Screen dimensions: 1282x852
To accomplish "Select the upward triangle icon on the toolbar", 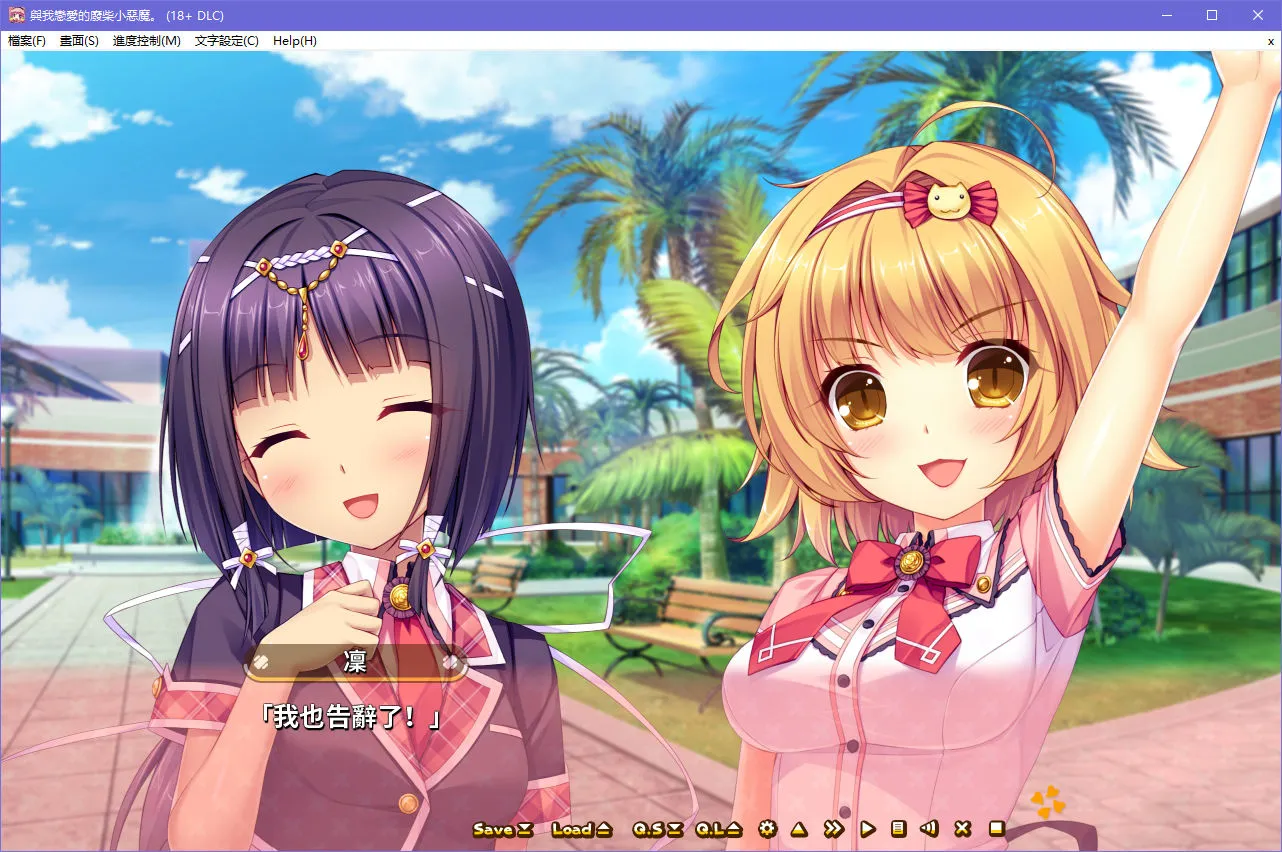I will [798, 829].
